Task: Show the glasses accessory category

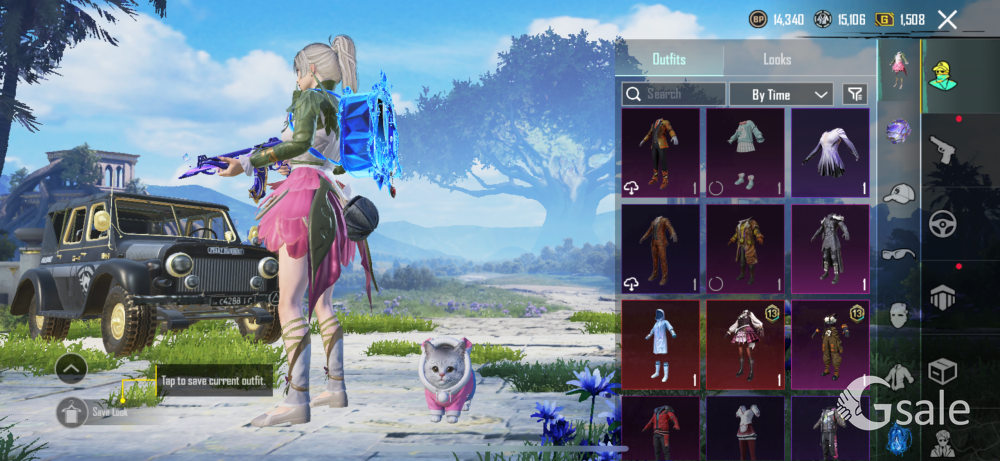Action: 899,254
